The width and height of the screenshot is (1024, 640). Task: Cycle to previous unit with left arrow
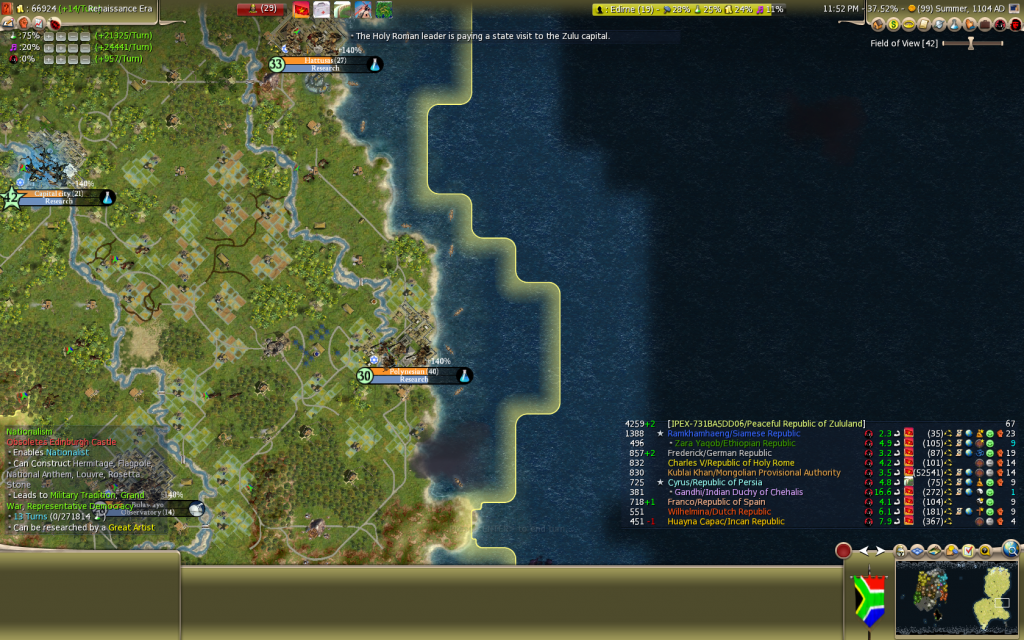tap(865, 550)
